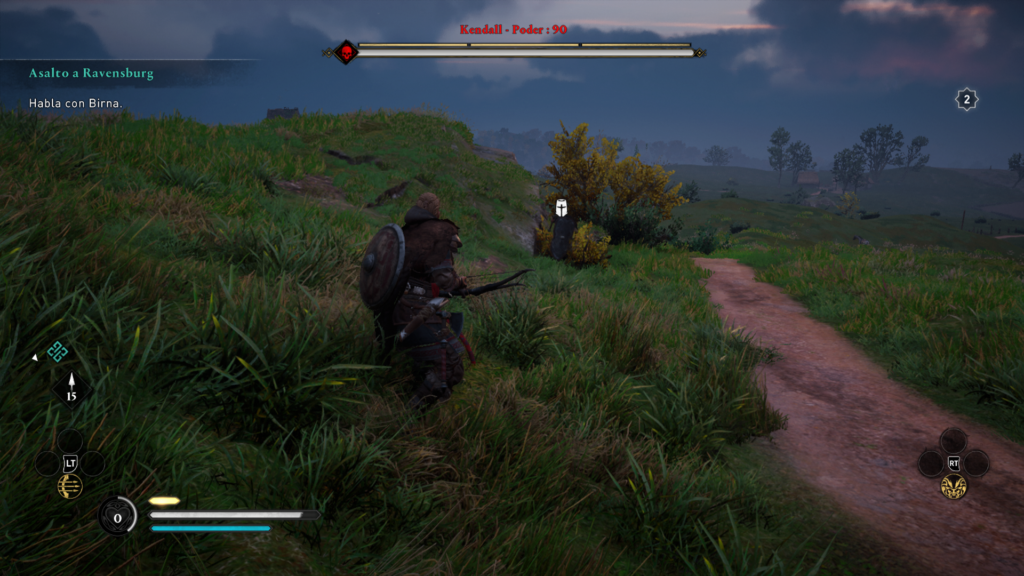This screenshot has width=1024, height=576.
Task: Open the skill points badge showing 2
Action: point(966,99)
